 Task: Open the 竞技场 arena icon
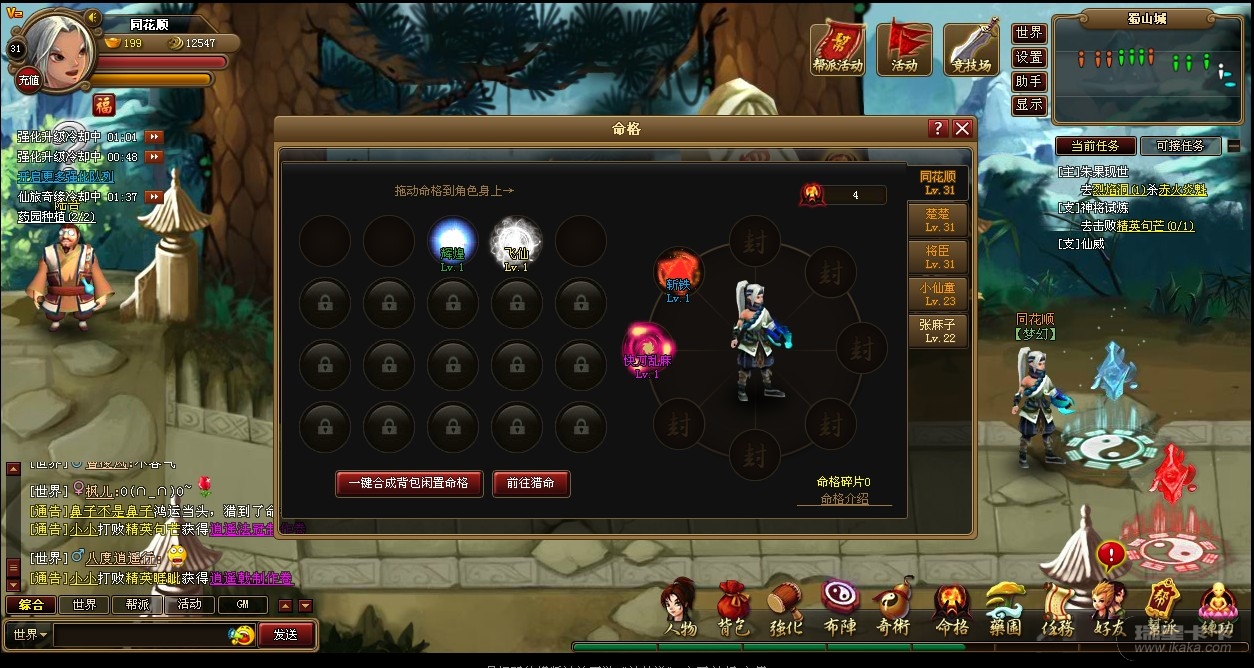(971, 49)
